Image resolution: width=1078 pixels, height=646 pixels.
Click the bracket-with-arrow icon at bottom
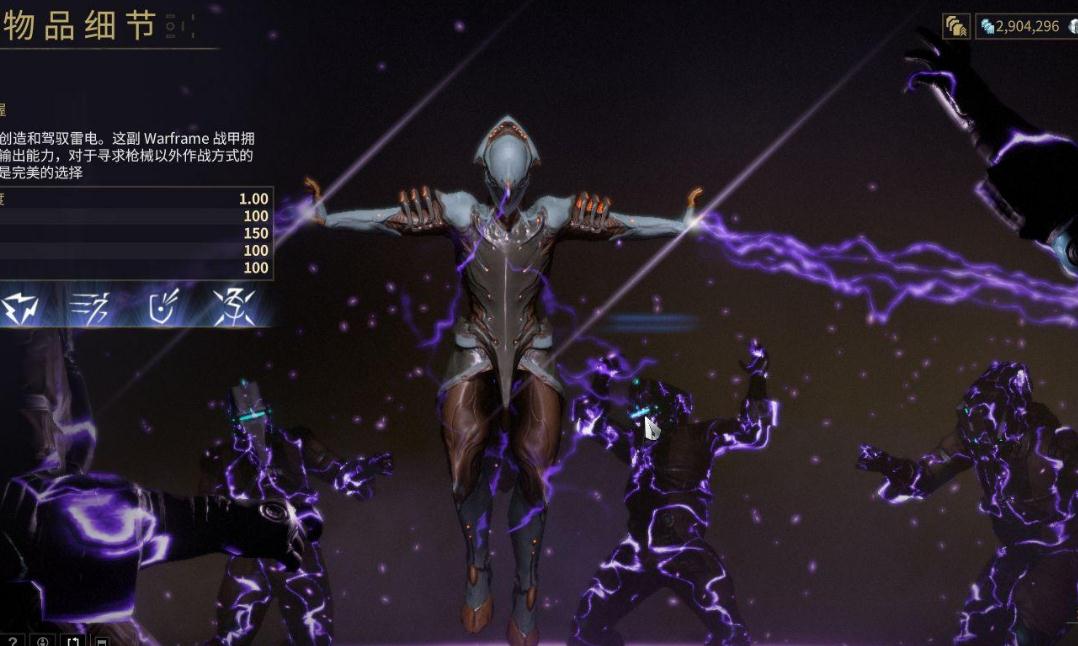pos(73,640)
